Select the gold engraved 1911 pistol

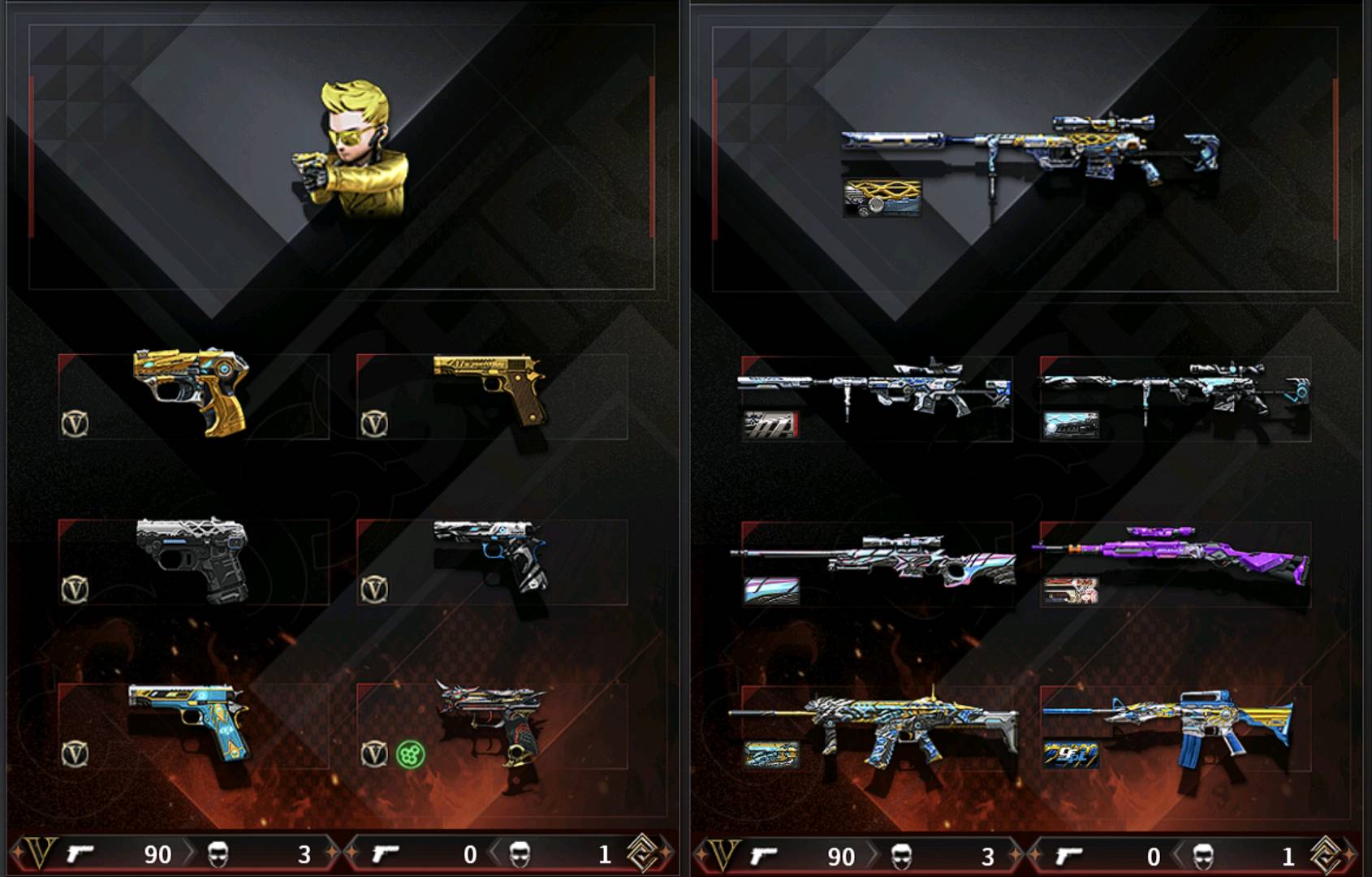point(490,385)
